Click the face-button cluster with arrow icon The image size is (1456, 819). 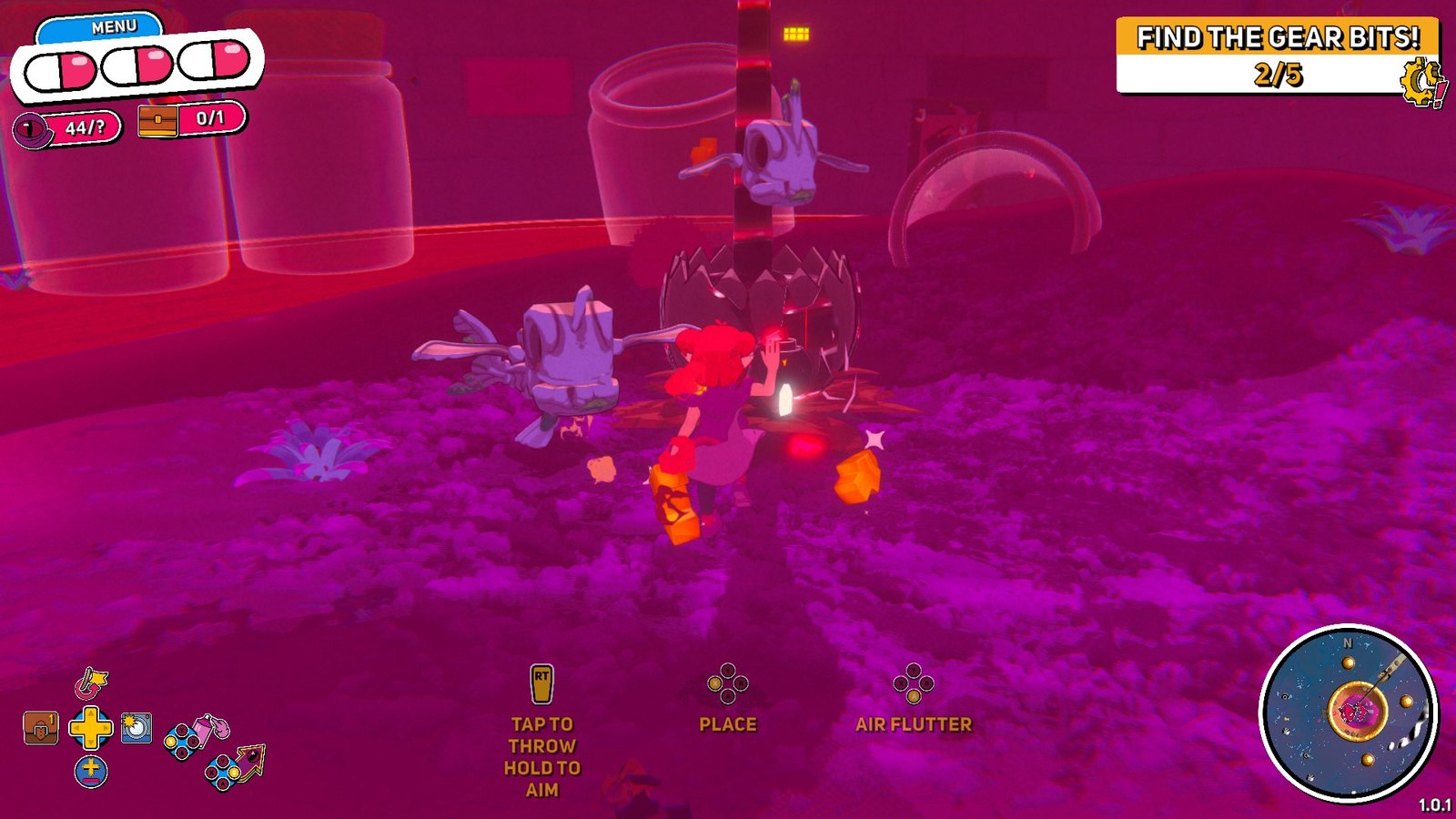point(222,772)
